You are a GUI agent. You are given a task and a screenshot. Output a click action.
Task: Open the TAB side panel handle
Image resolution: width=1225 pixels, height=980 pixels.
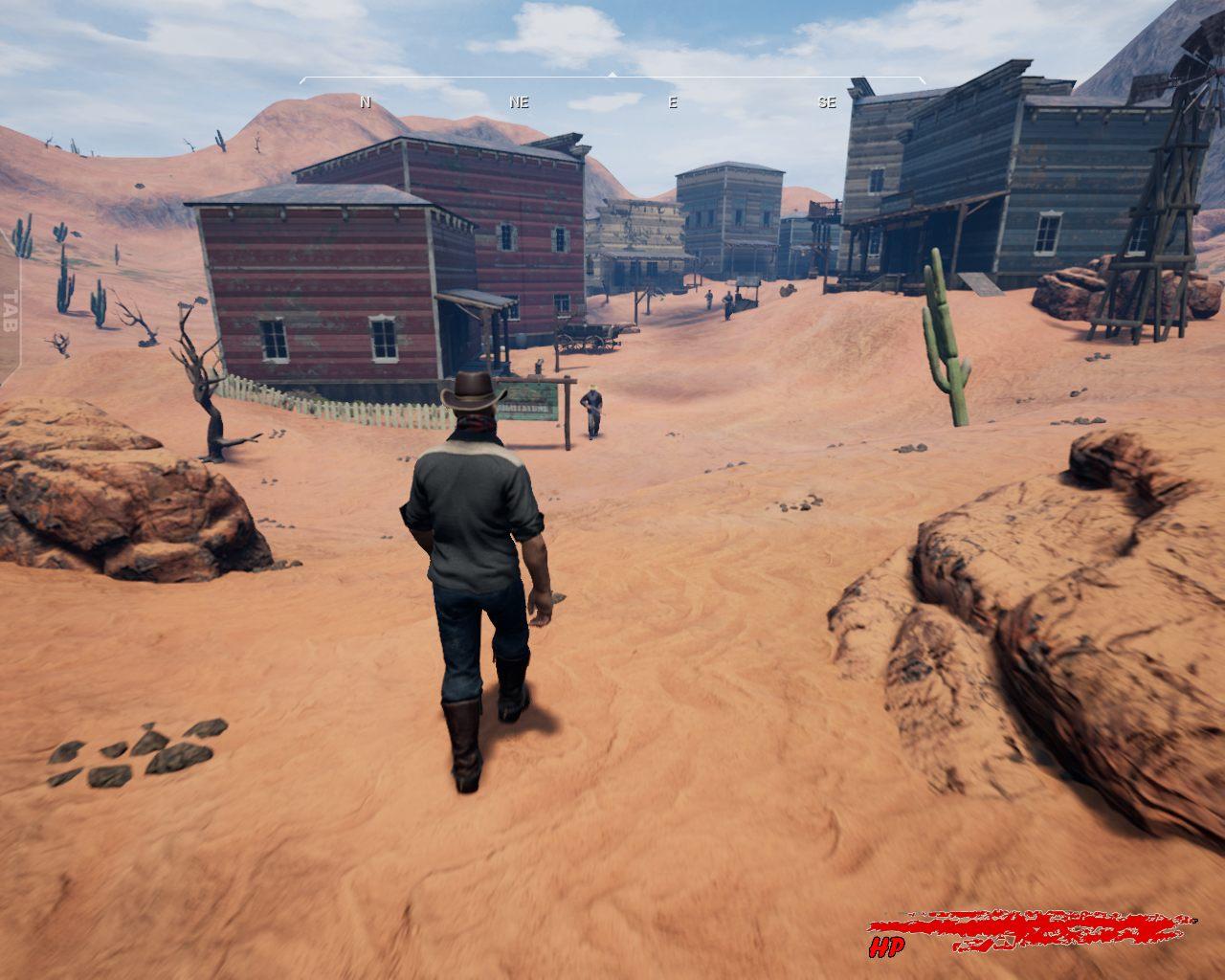[11, 309]
